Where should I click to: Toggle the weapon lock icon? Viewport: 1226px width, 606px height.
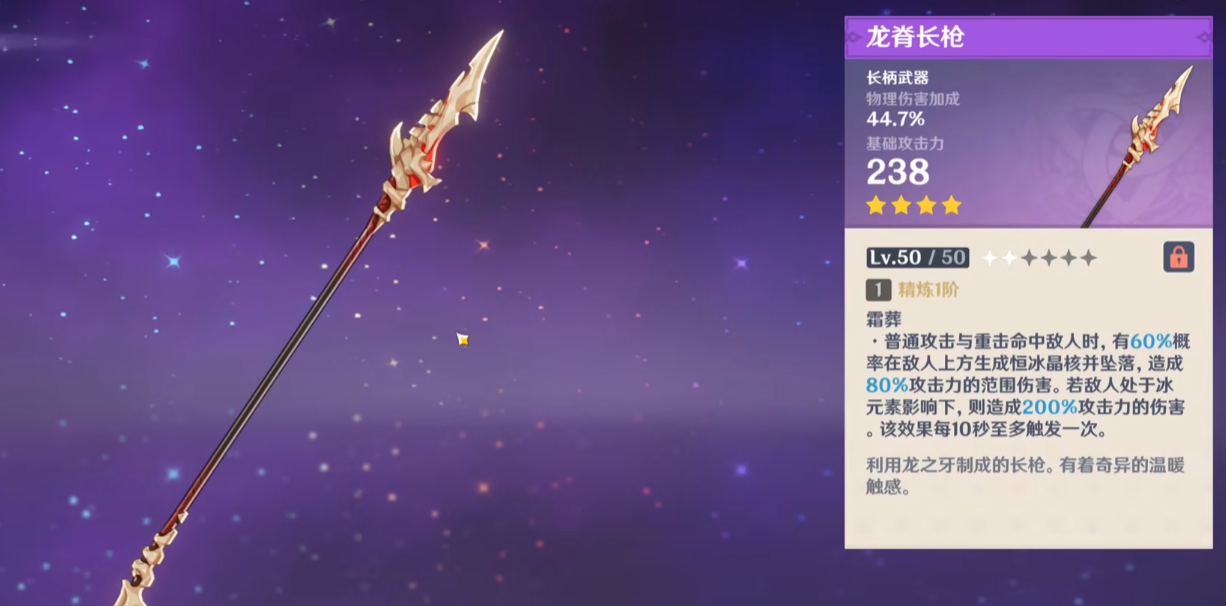click(x=1178, y=257)
